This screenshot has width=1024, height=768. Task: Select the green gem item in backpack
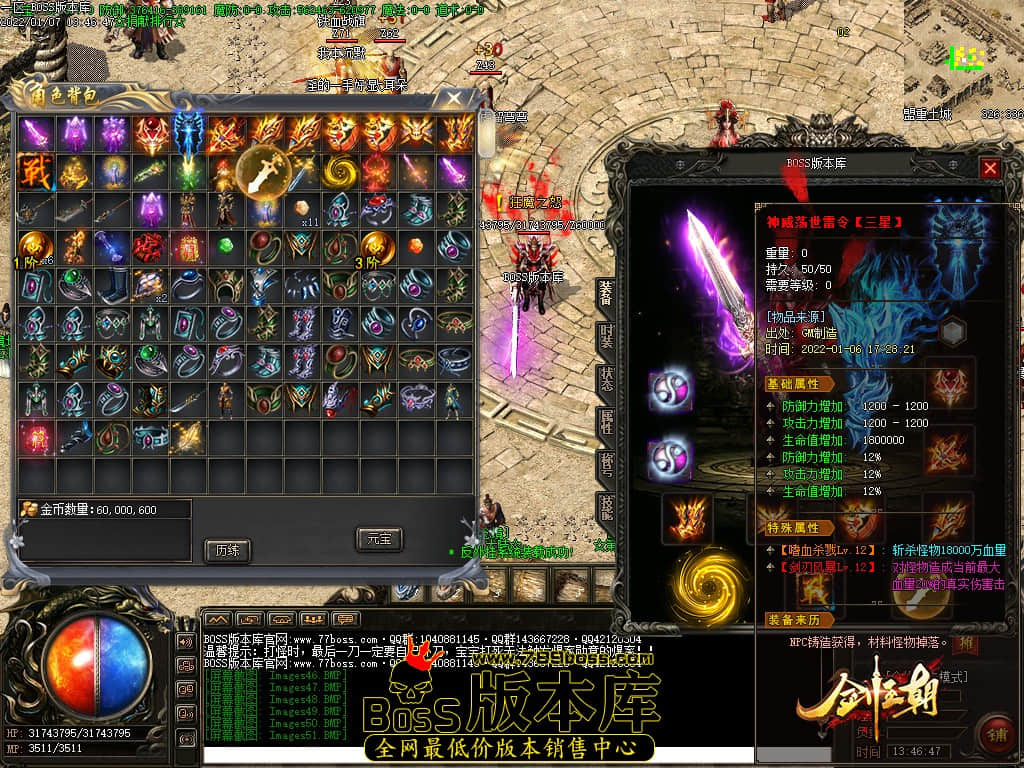pyautogui.click(x=226, y=246)
